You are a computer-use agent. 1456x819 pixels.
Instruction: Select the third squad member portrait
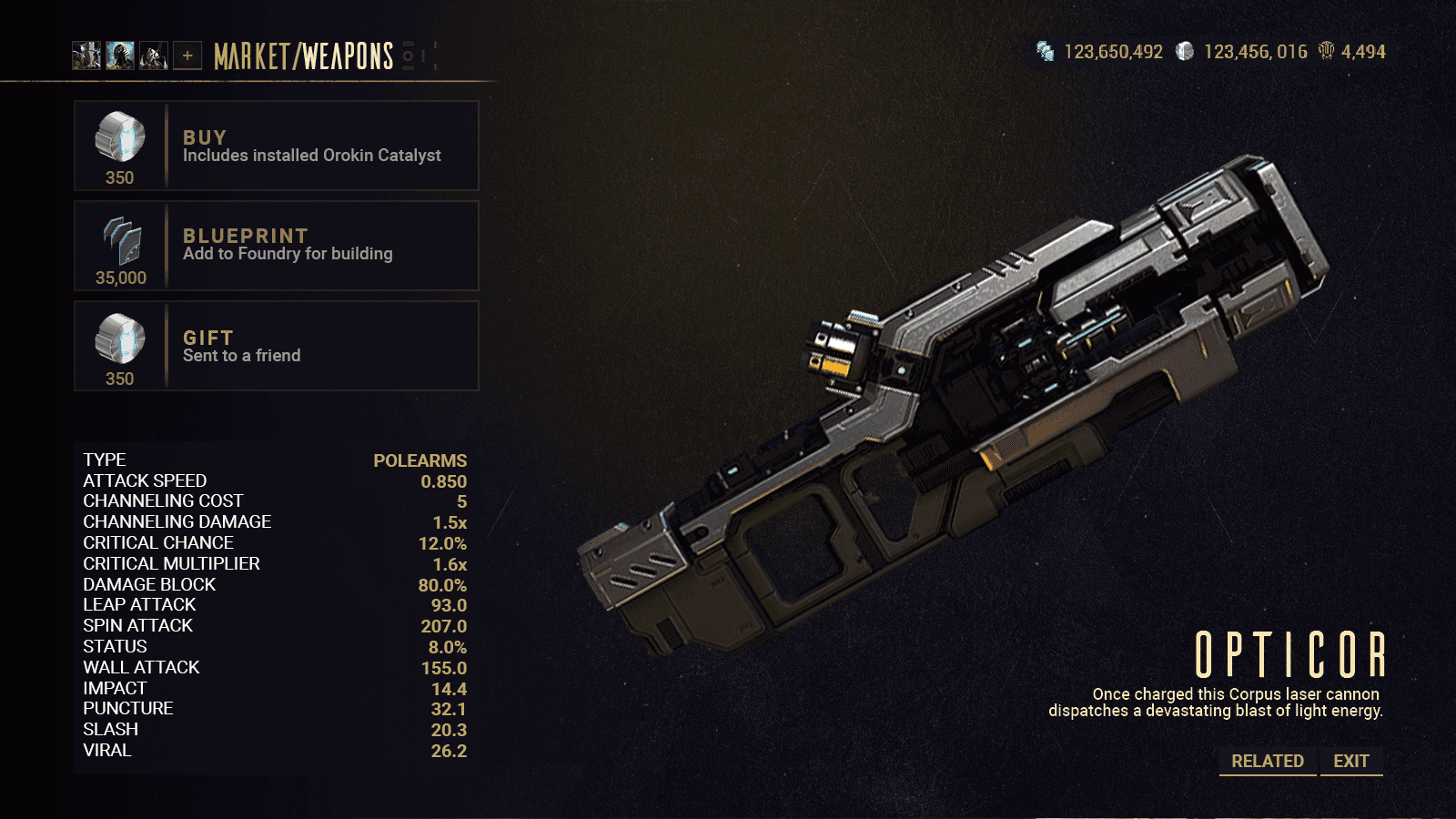[x=154, y=56]
